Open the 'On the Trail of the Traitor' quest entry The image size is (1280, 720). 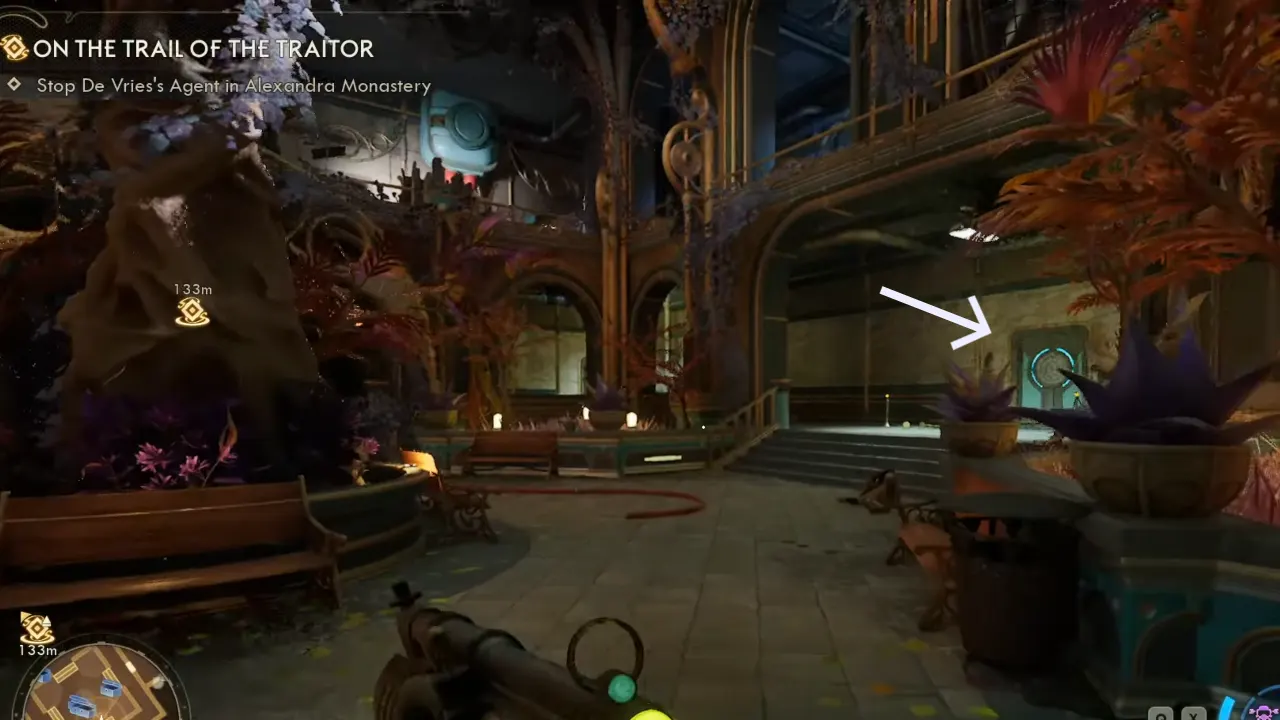point(204,49)
